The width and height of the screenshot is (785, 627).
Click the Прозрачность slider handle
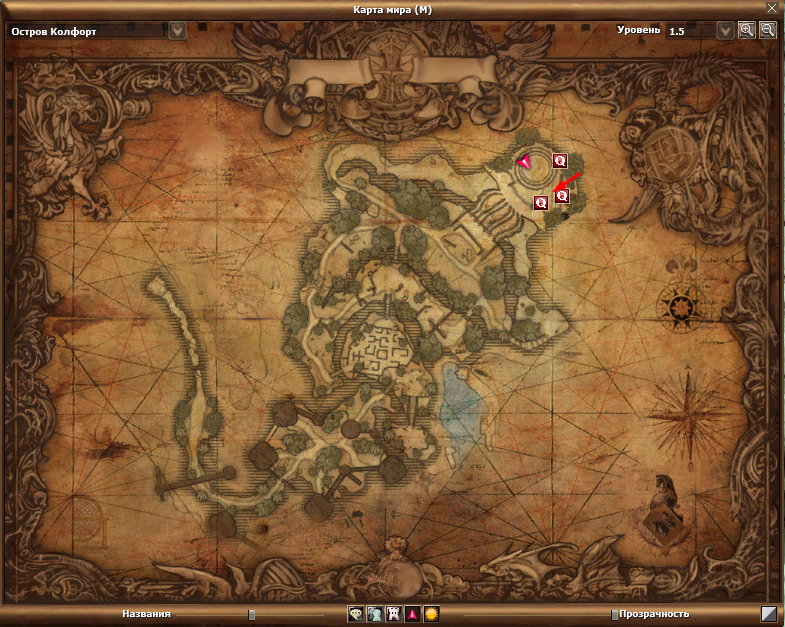613,614
